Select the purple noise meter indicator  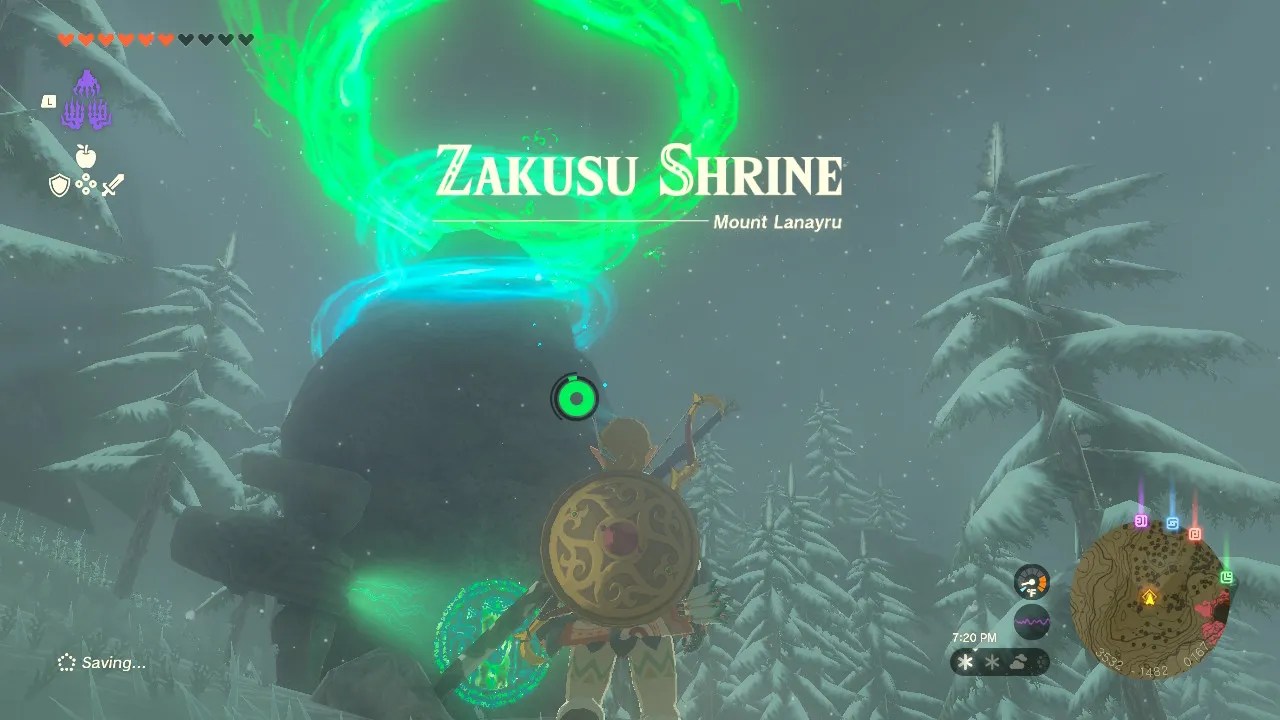click(x=1032, y=620)
